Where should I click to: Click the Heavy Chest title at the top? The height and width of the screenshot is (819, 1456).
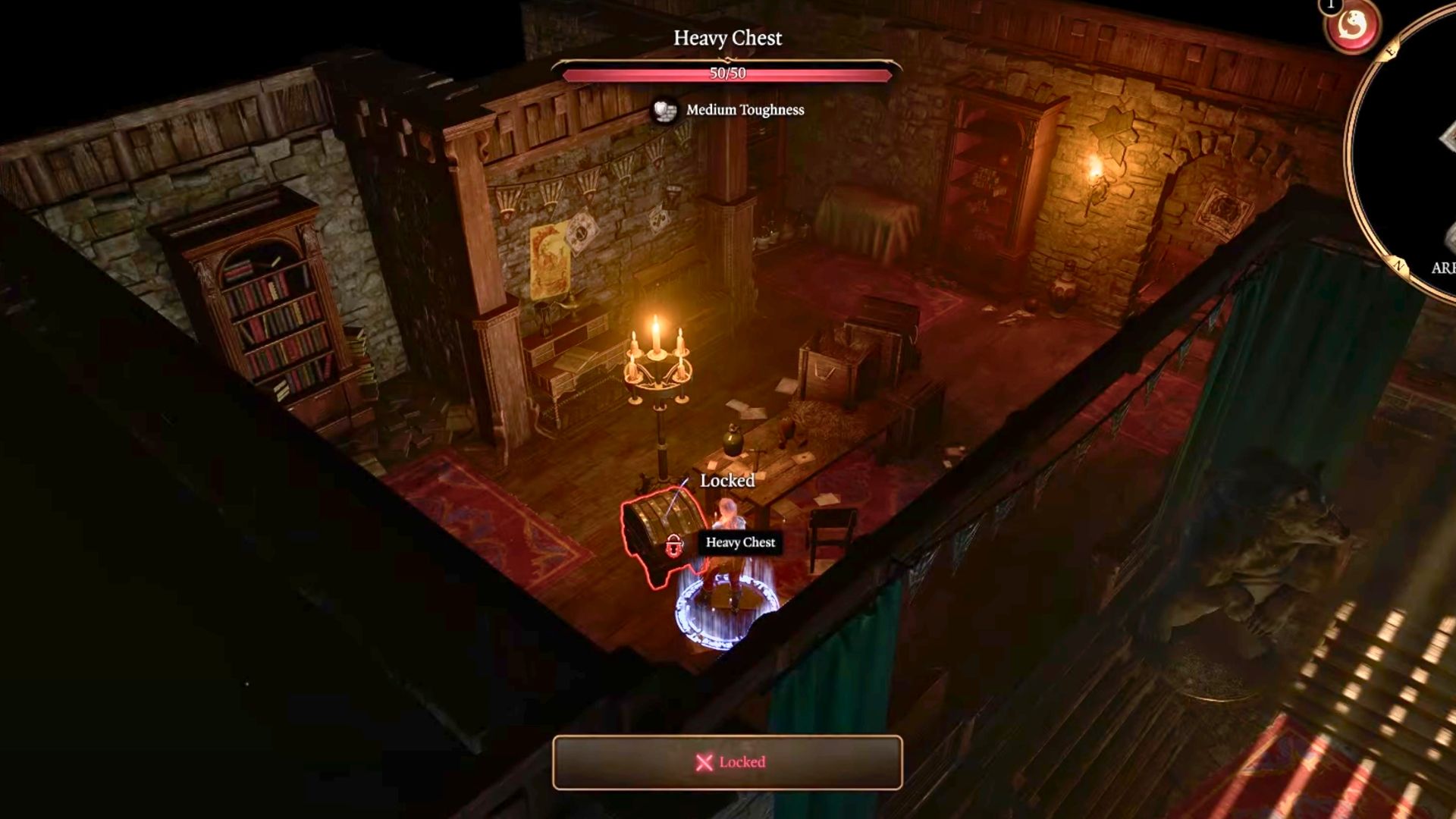(727, 39)
